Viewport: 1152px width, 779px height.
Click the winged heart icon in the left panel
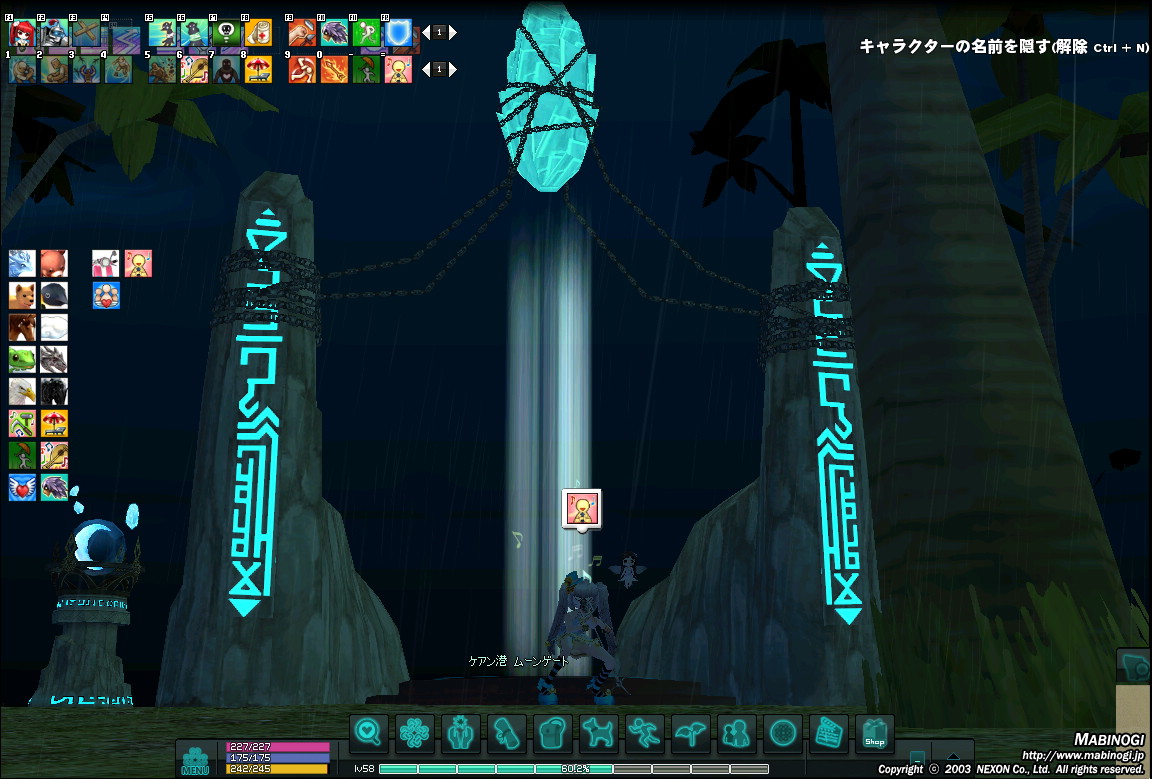(22, 487)
